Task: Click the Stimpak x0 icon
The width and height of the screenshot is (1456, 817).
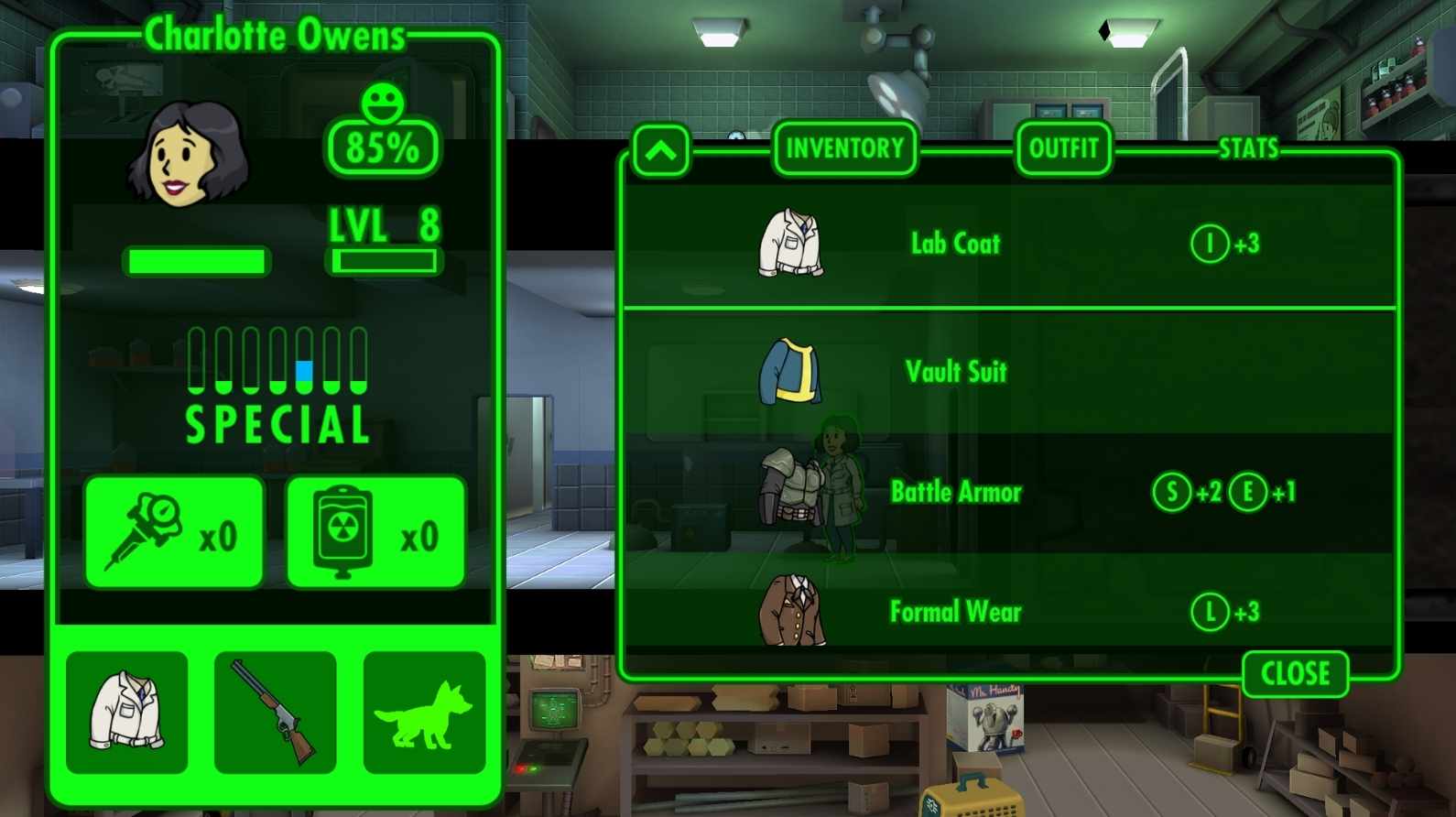Action: point(173,531)
